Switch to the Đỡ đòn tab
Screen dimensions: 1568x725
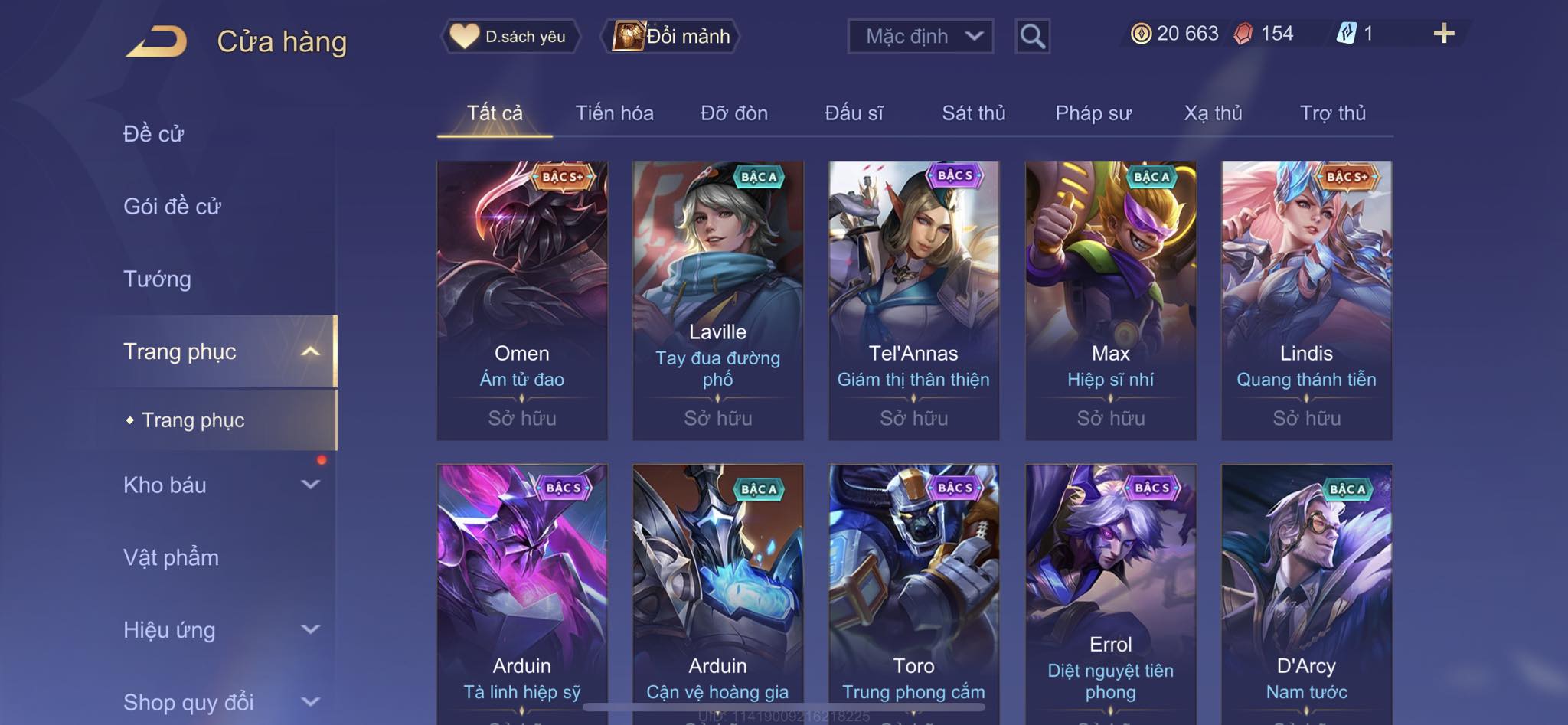[733, 113]
